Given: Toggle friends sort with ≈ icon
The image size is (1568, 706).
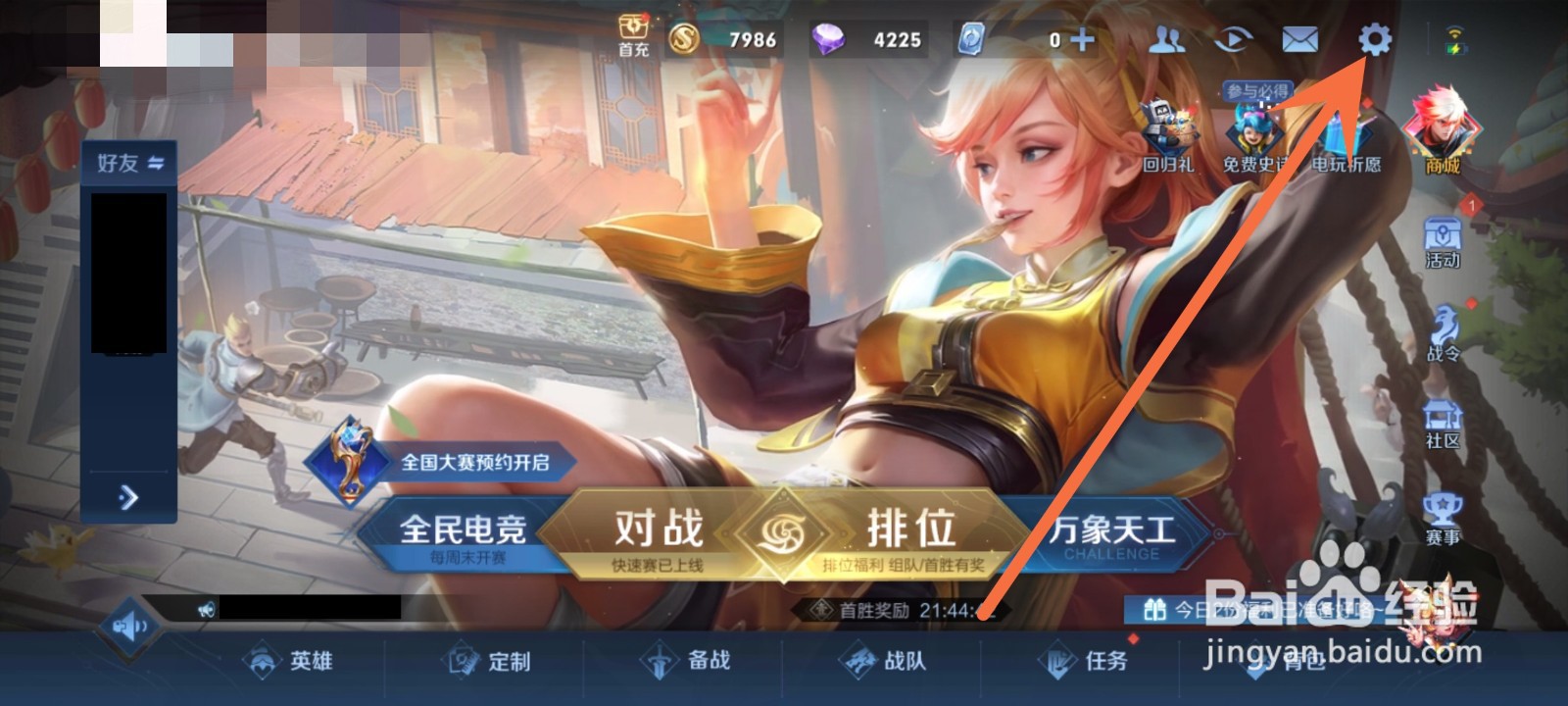Looking at the screenshot, I should [x=157, y=164].
